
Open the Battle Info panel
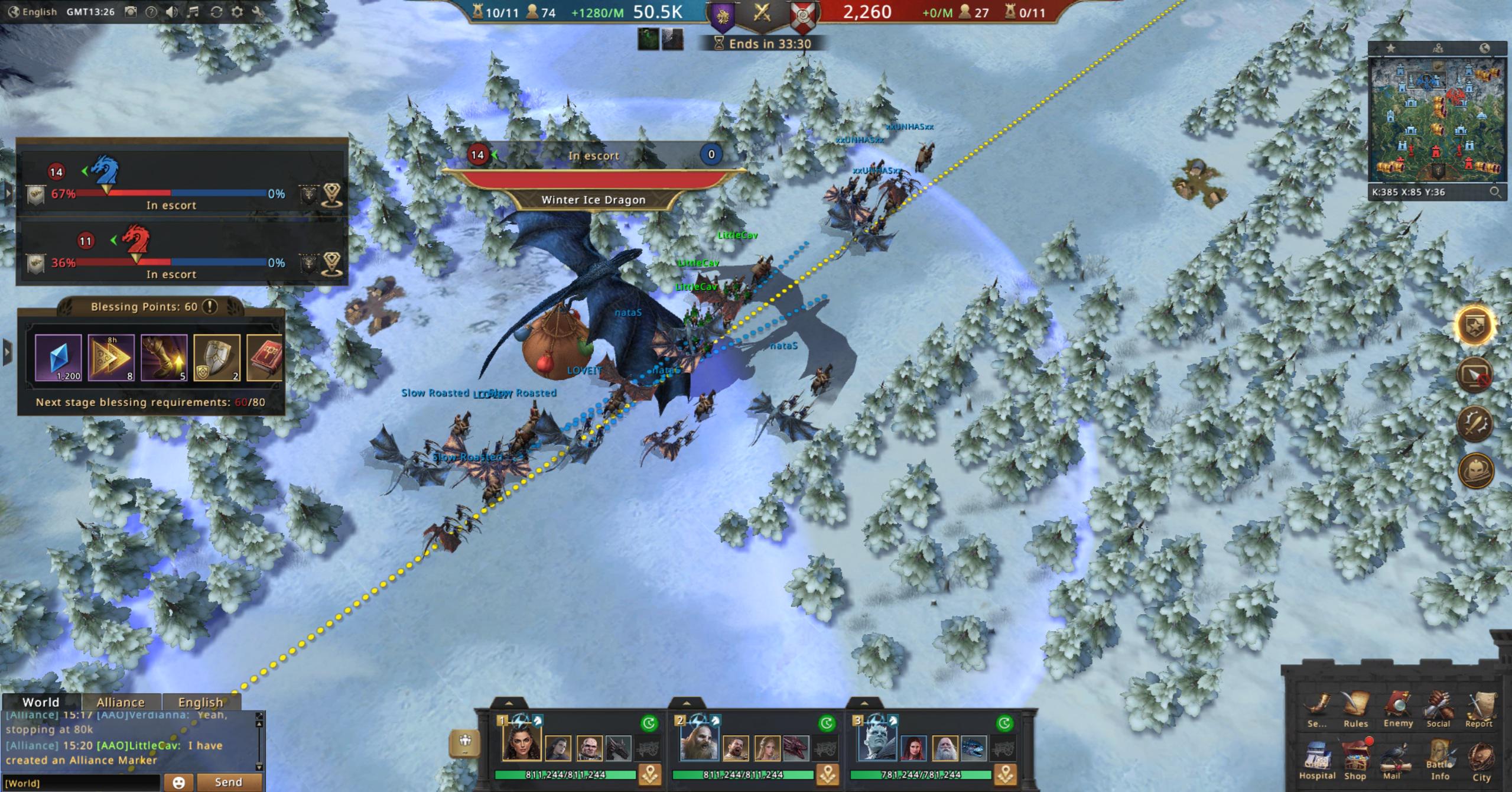pyautogui.click(x=1439, y=760)
